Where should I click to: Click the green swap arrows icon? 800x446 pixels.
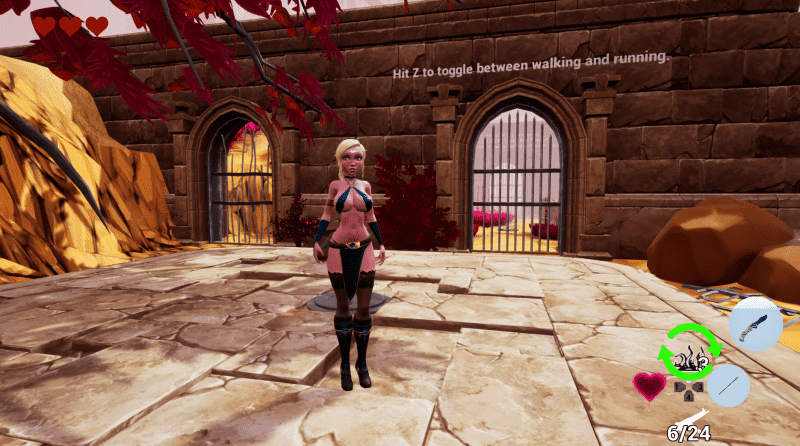pos(689,352)
